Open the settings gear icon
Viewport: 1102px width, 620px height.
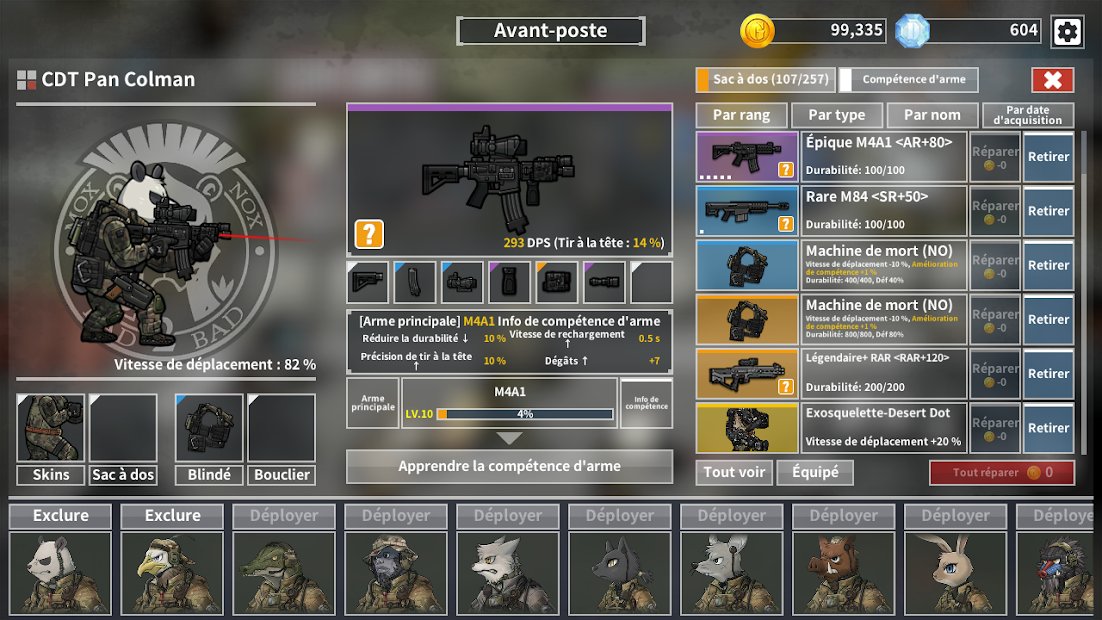click(x=1067, y=32)
